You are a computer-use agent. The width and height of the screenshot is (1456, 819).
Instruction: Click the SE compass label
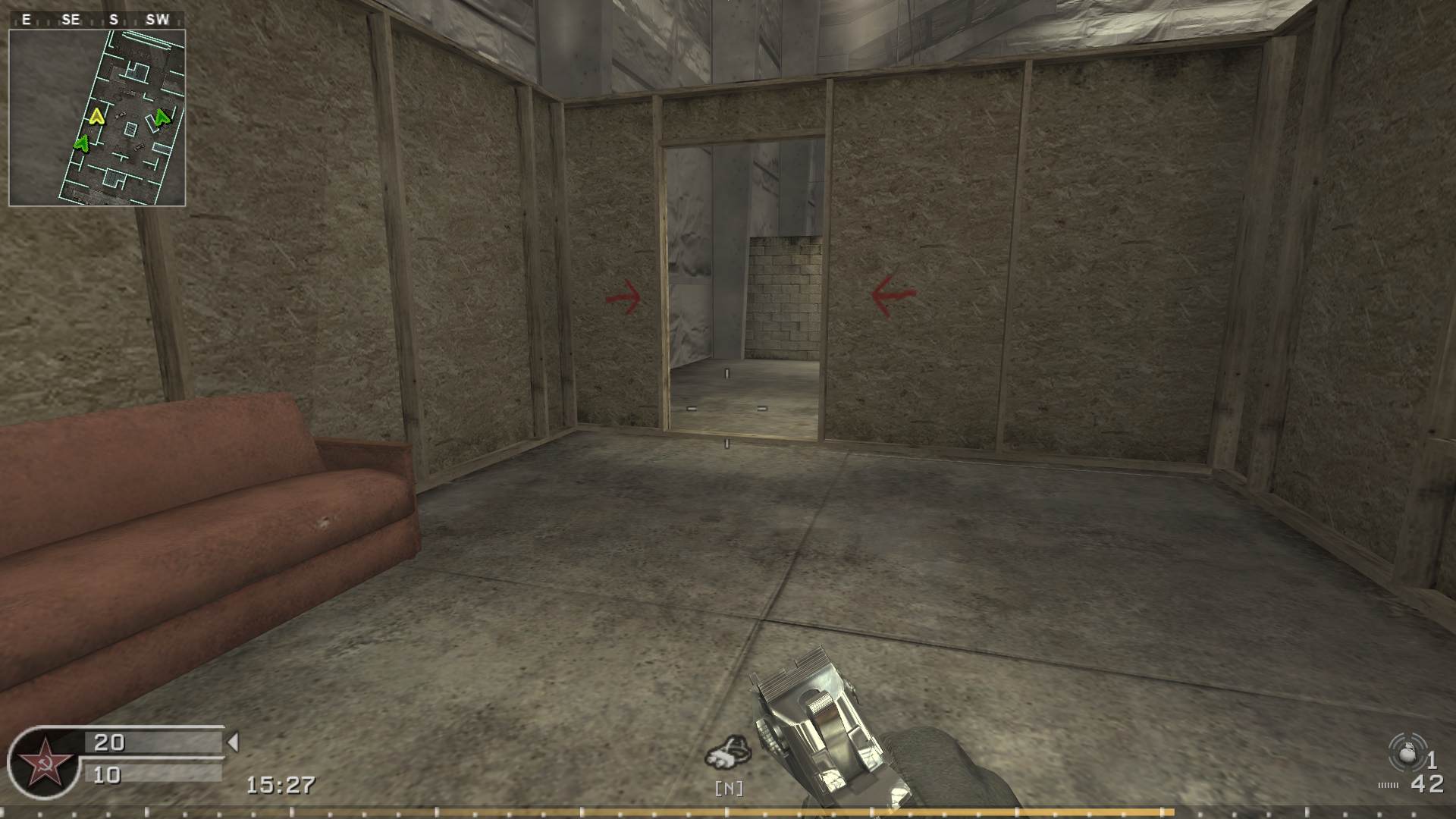[x=69, y=20]
